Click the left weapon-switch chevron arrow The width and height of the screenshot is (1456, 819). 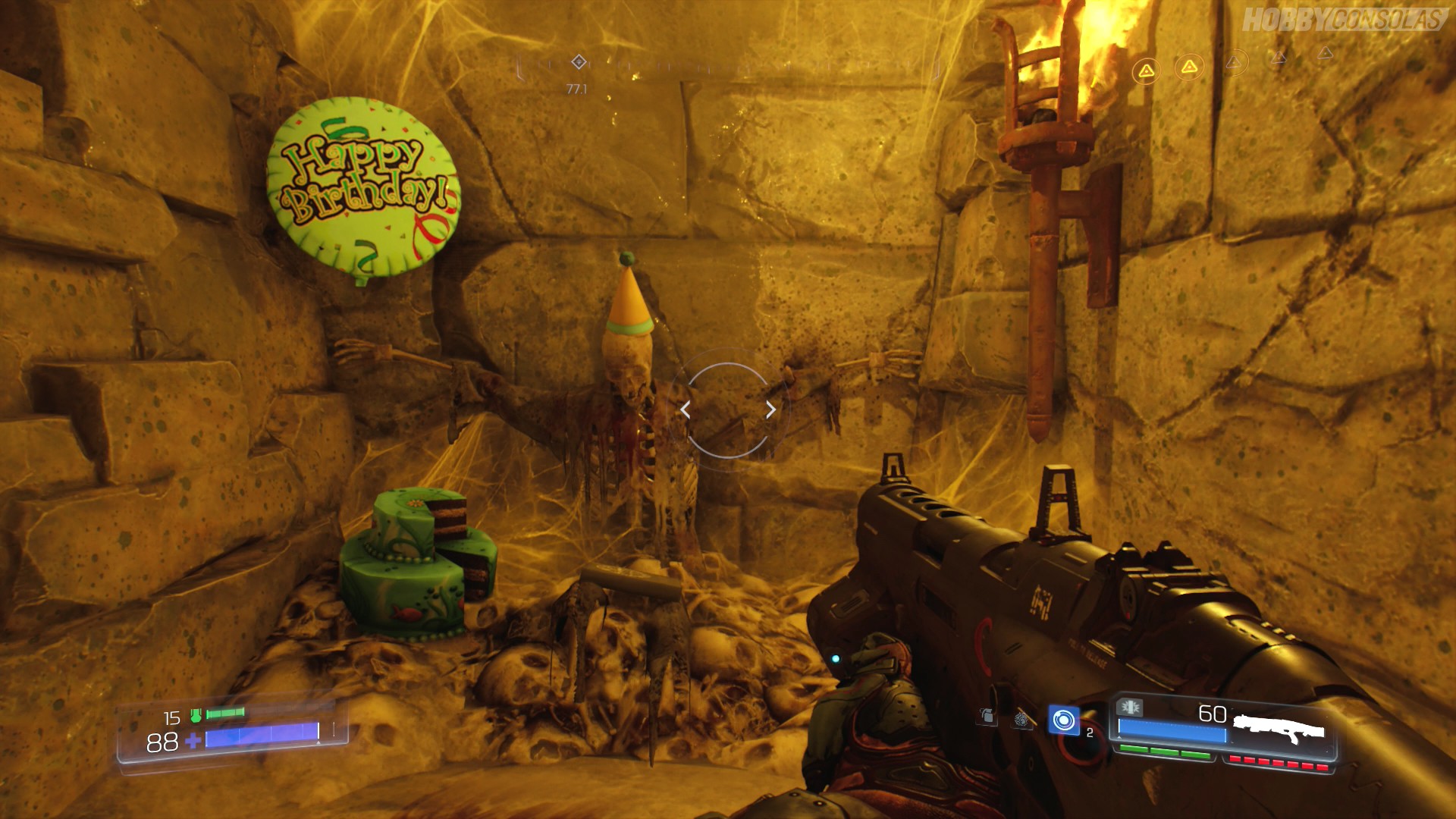[x=686, y=409]
